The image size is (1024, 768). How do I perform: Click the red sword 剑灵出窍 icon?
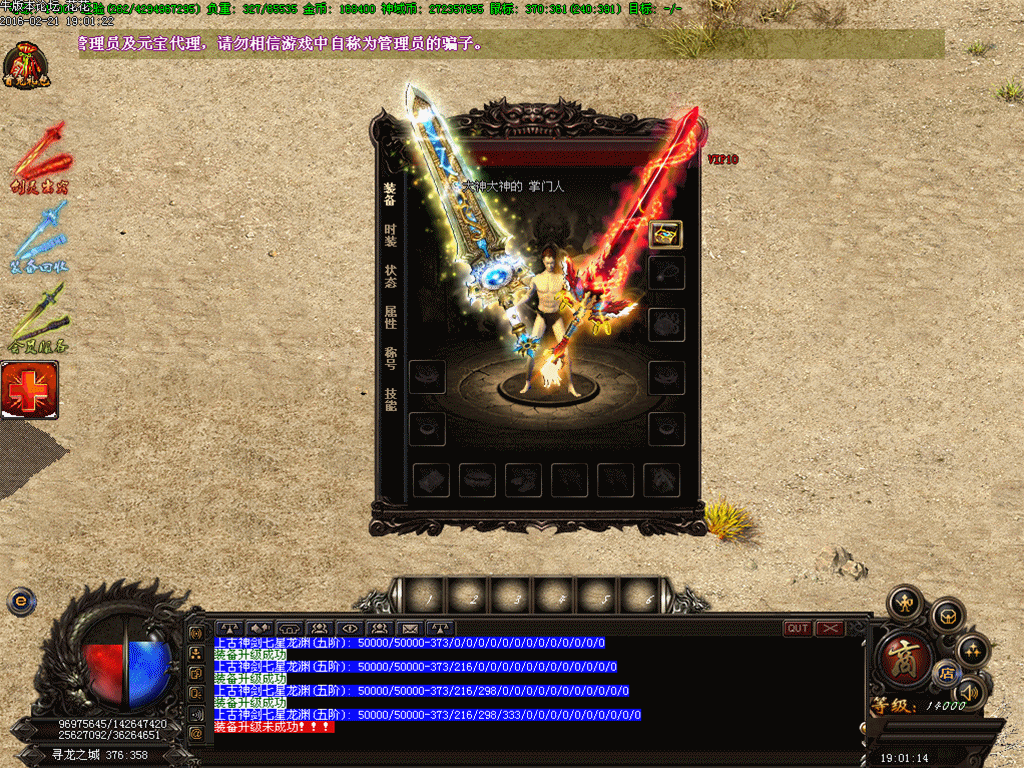click(x=40, y=160)
